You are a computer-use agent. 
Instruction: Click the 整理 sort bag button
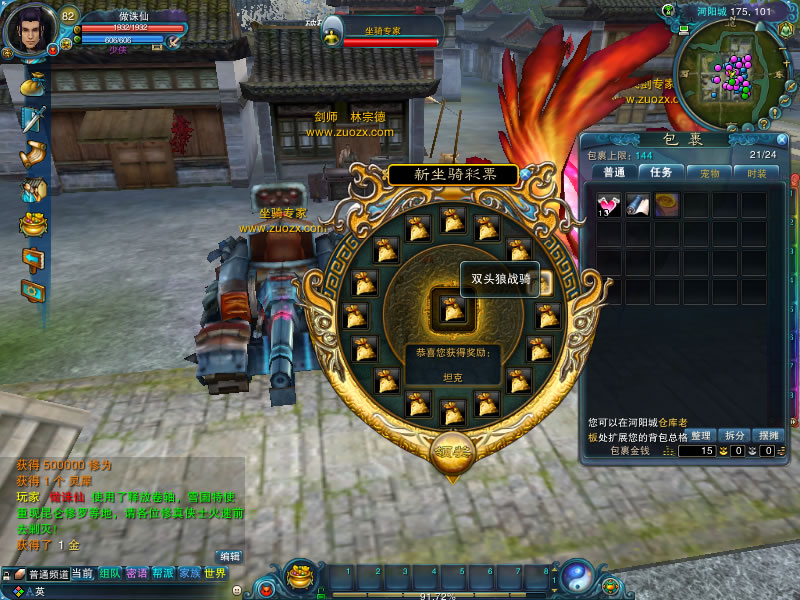[x=701, y=436]
